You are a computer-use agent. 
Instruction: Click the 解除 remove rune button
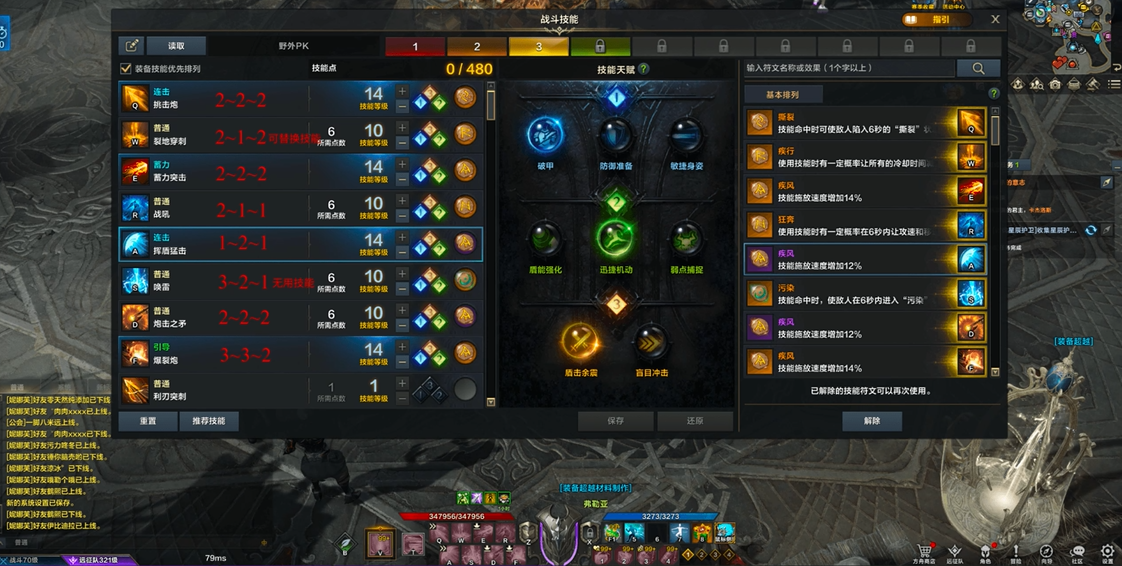coord(872,421)
